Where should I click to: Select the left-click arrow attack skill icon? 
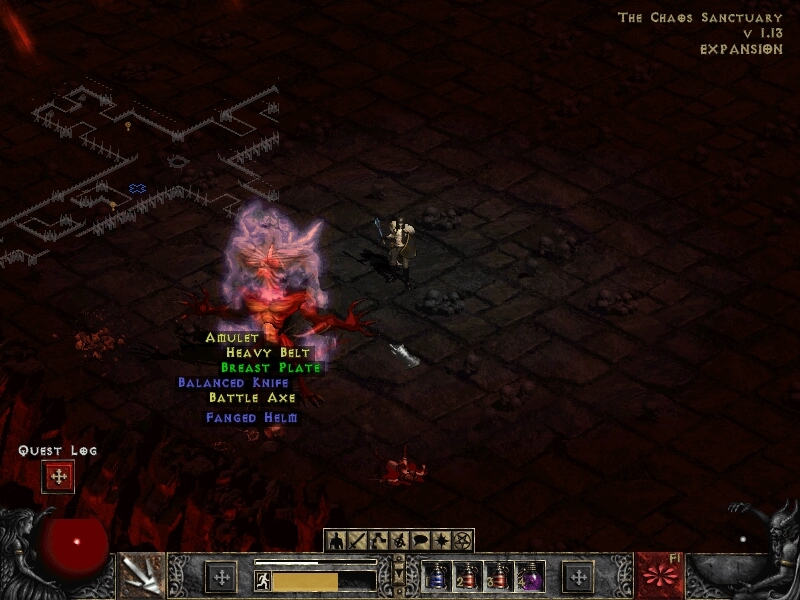click(x=141, y=577)
